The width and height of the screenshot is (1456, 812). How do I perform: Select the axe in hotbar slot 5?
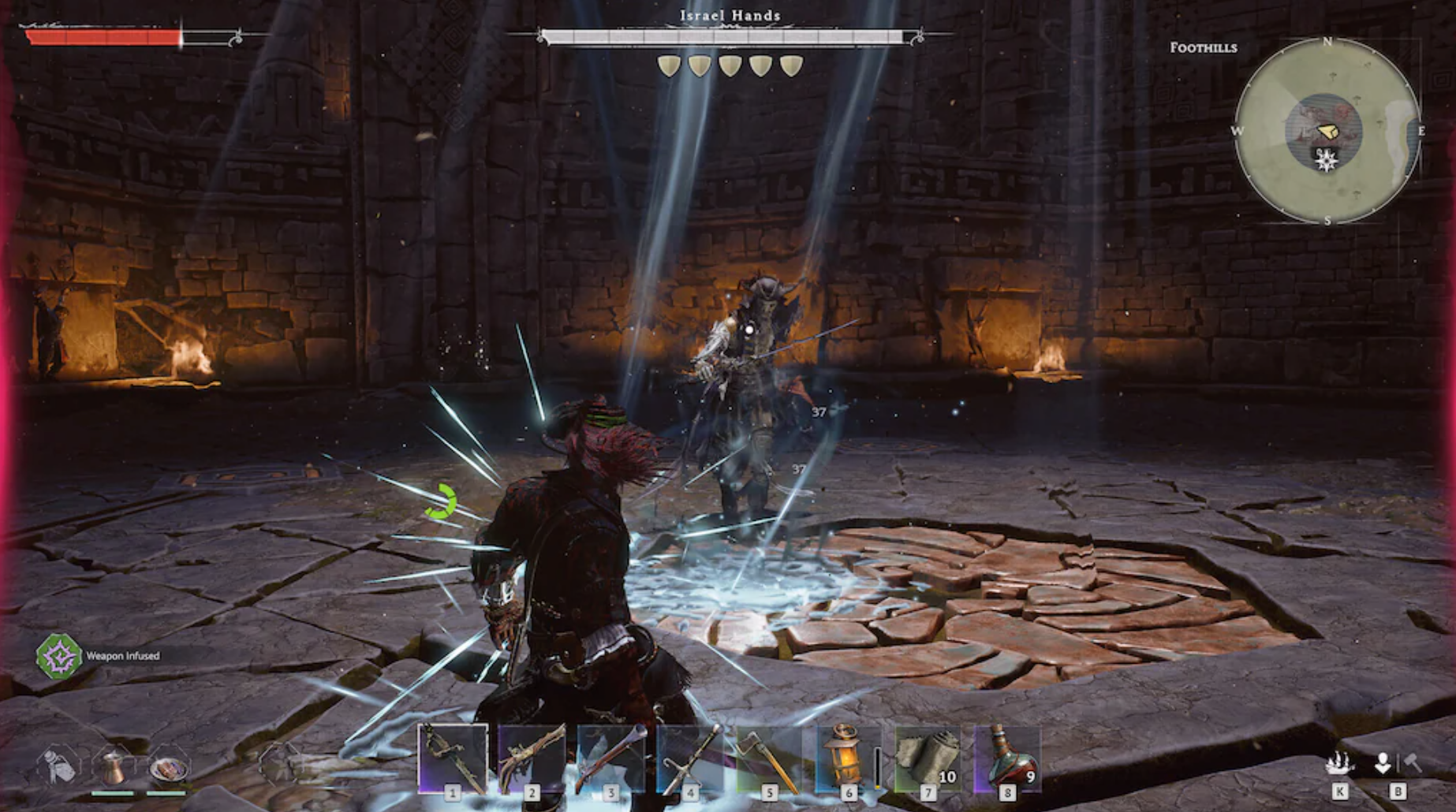click(x=769, y=758)
